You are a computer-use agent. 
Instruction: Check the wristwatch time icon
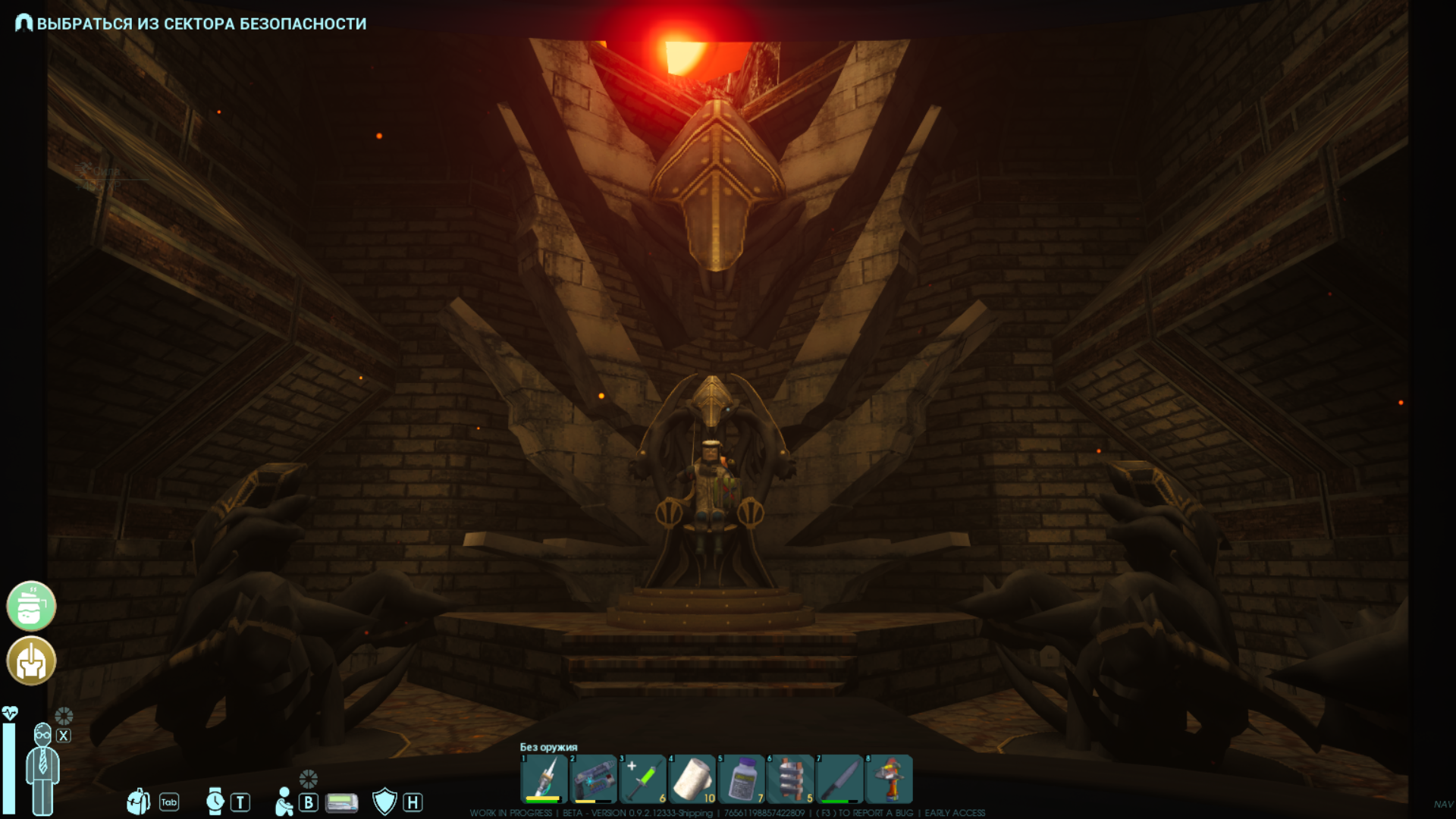pyautogui.click(x=215, y=802)
